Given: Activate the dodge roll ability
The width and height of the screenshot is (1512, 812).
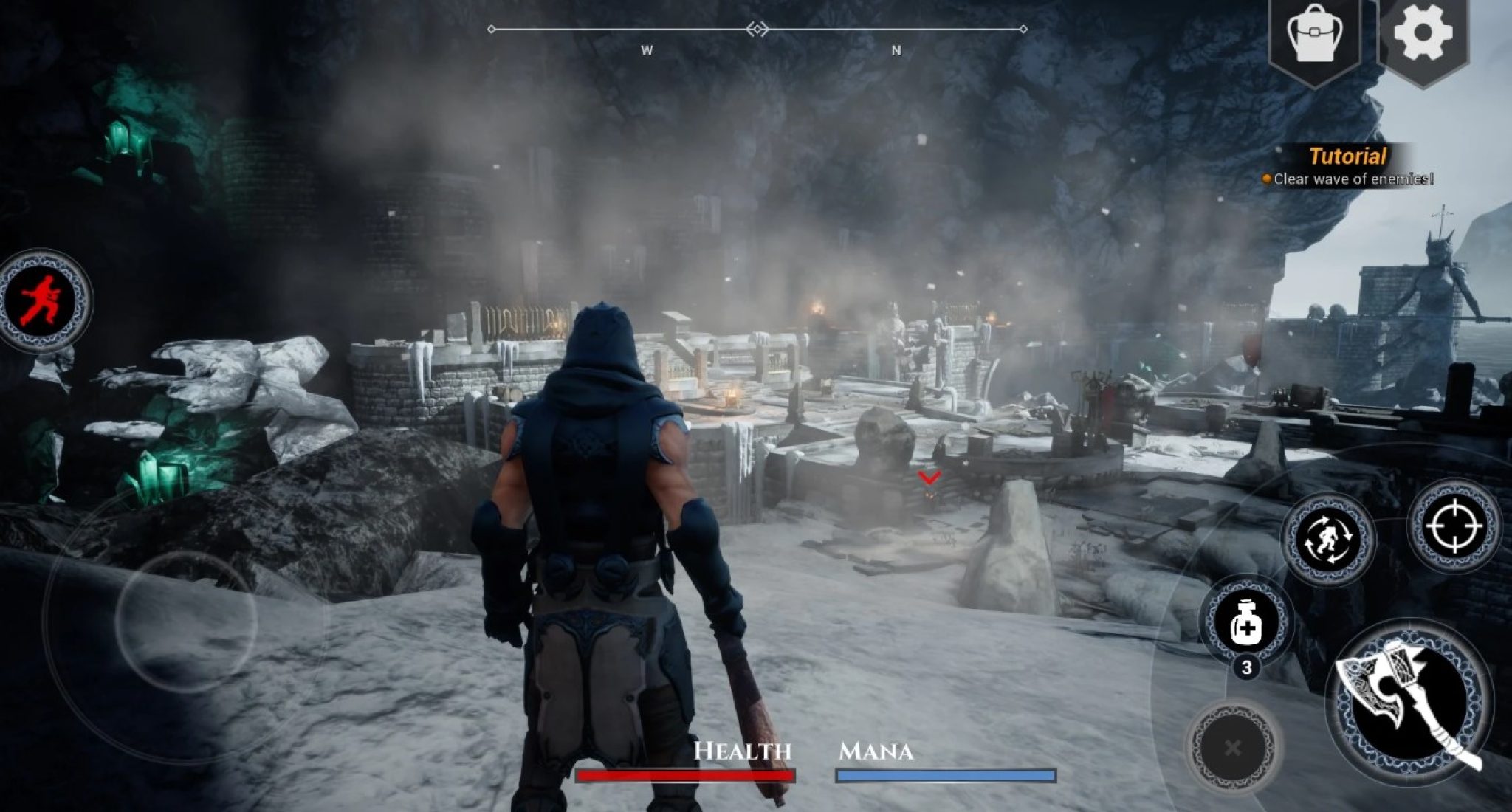Looking at the screenshot, I should pos(1327,538).
